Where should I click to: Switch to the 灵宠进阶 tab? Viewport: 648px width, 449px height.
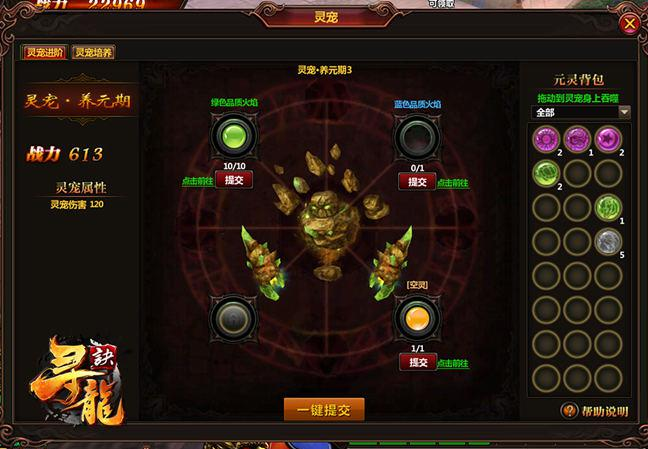pos(44,54)
